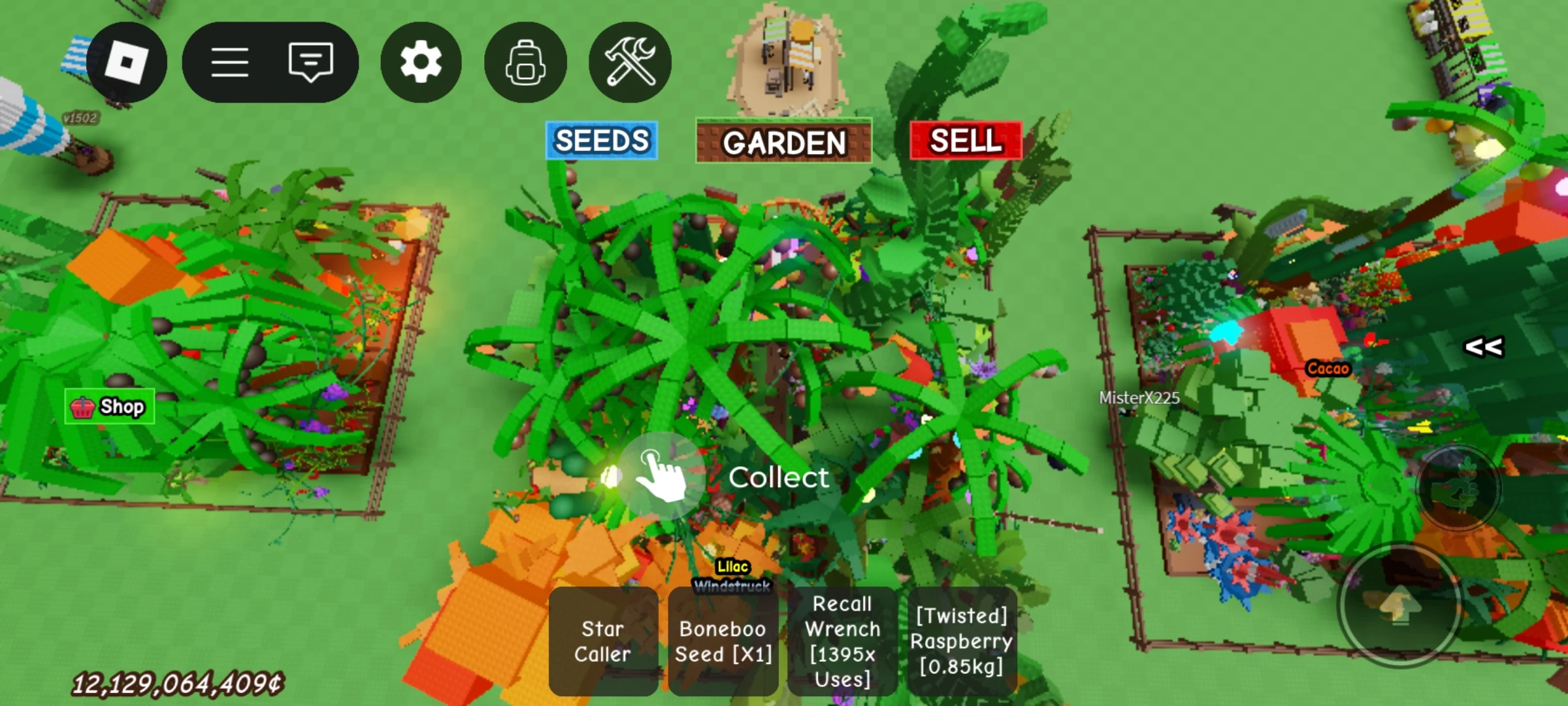
Task: Equip the Star Caller item
Action: [x=603, y=641]
